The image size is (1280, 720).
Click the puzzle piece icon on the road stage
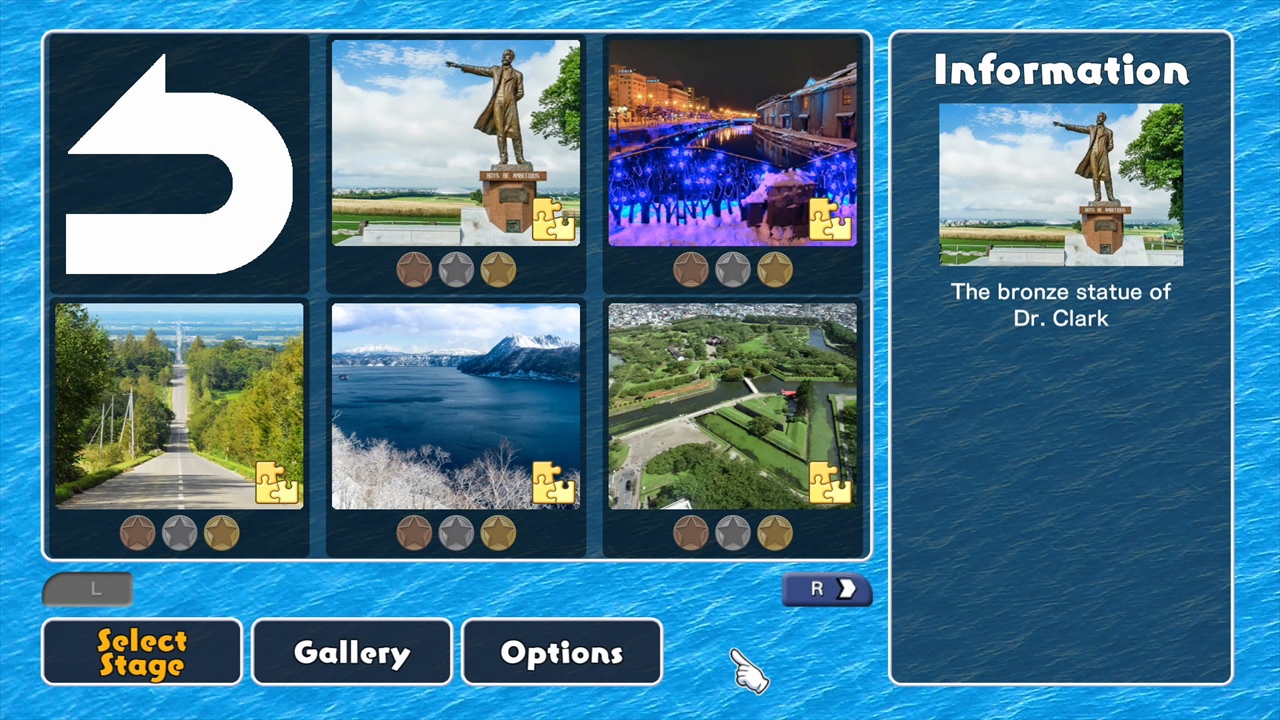278,485
